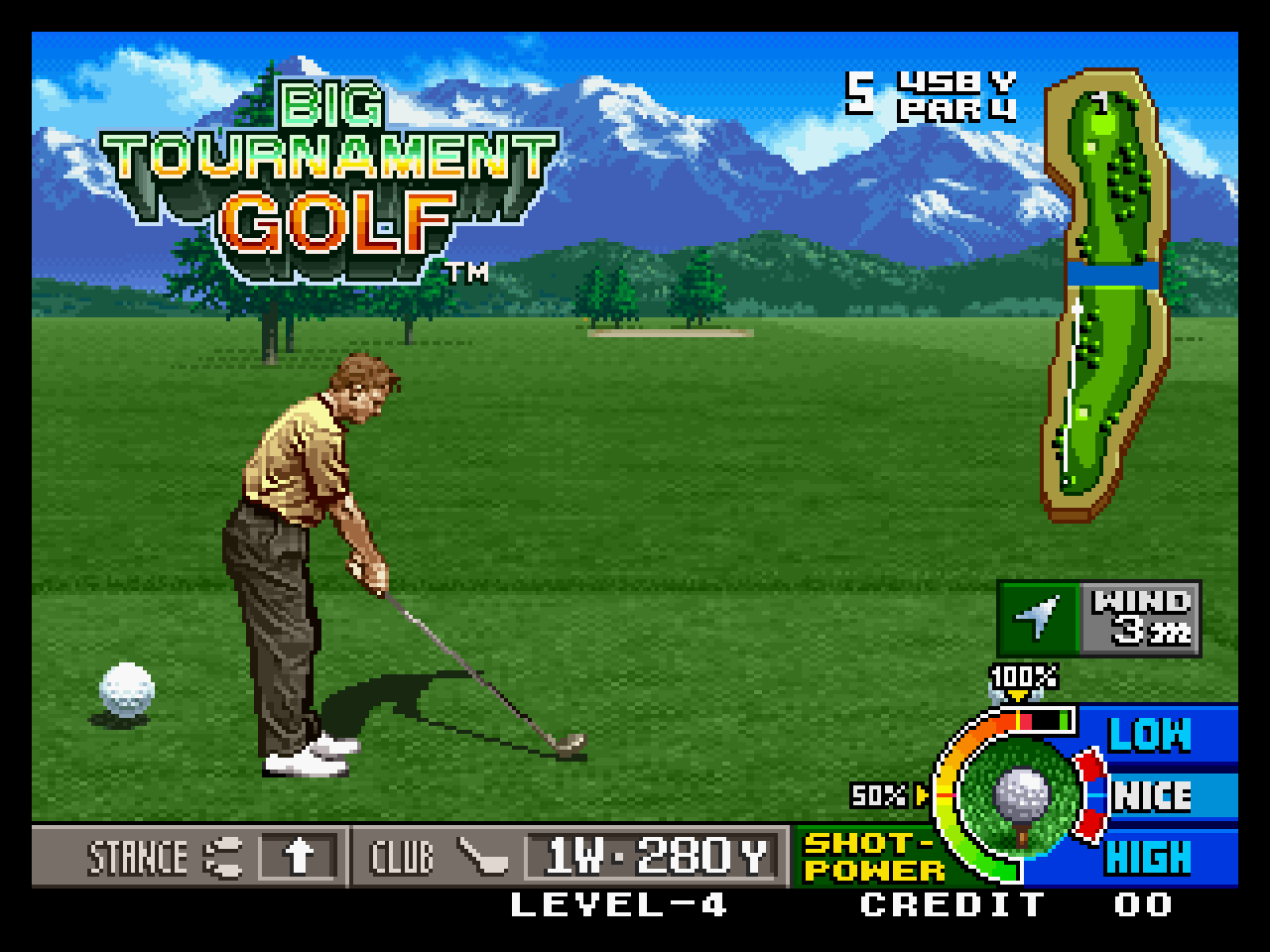Click the PAR 4 hole info text
1270x952 pixels.
pos(955,112)
